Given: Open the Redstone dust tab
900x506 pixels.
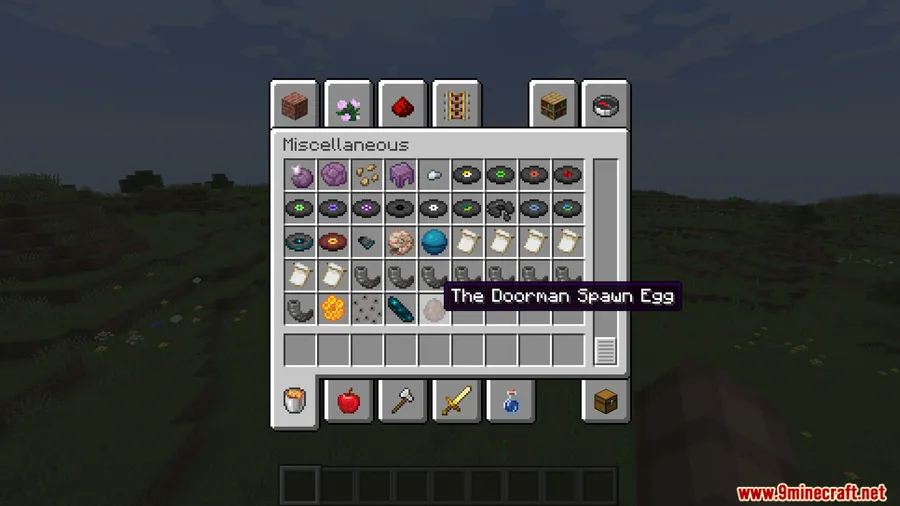Looking at the screenshot, I should pos(402,105).
